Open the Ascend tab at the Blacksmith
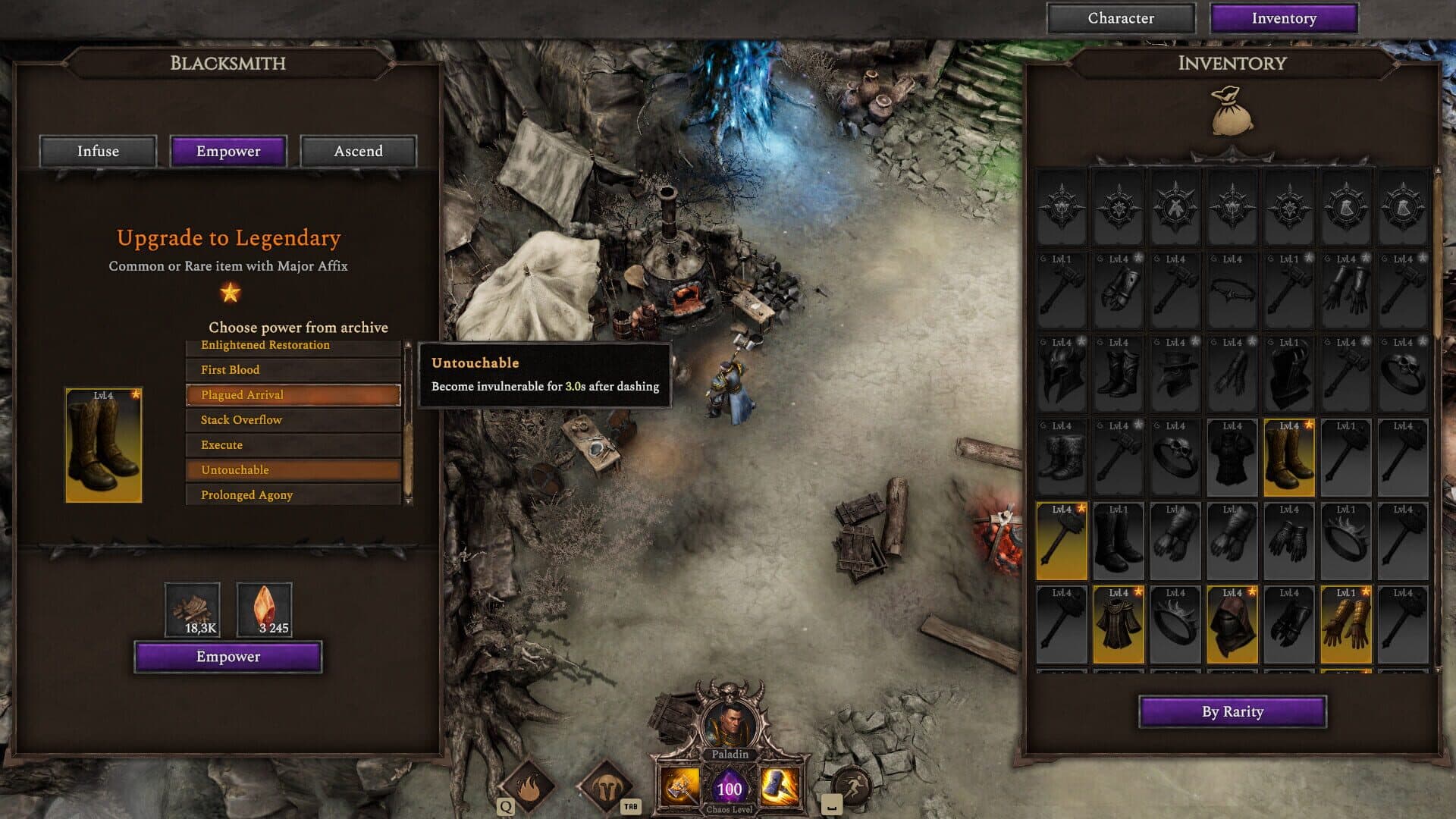1456x819 pixels. pos(359,151)
